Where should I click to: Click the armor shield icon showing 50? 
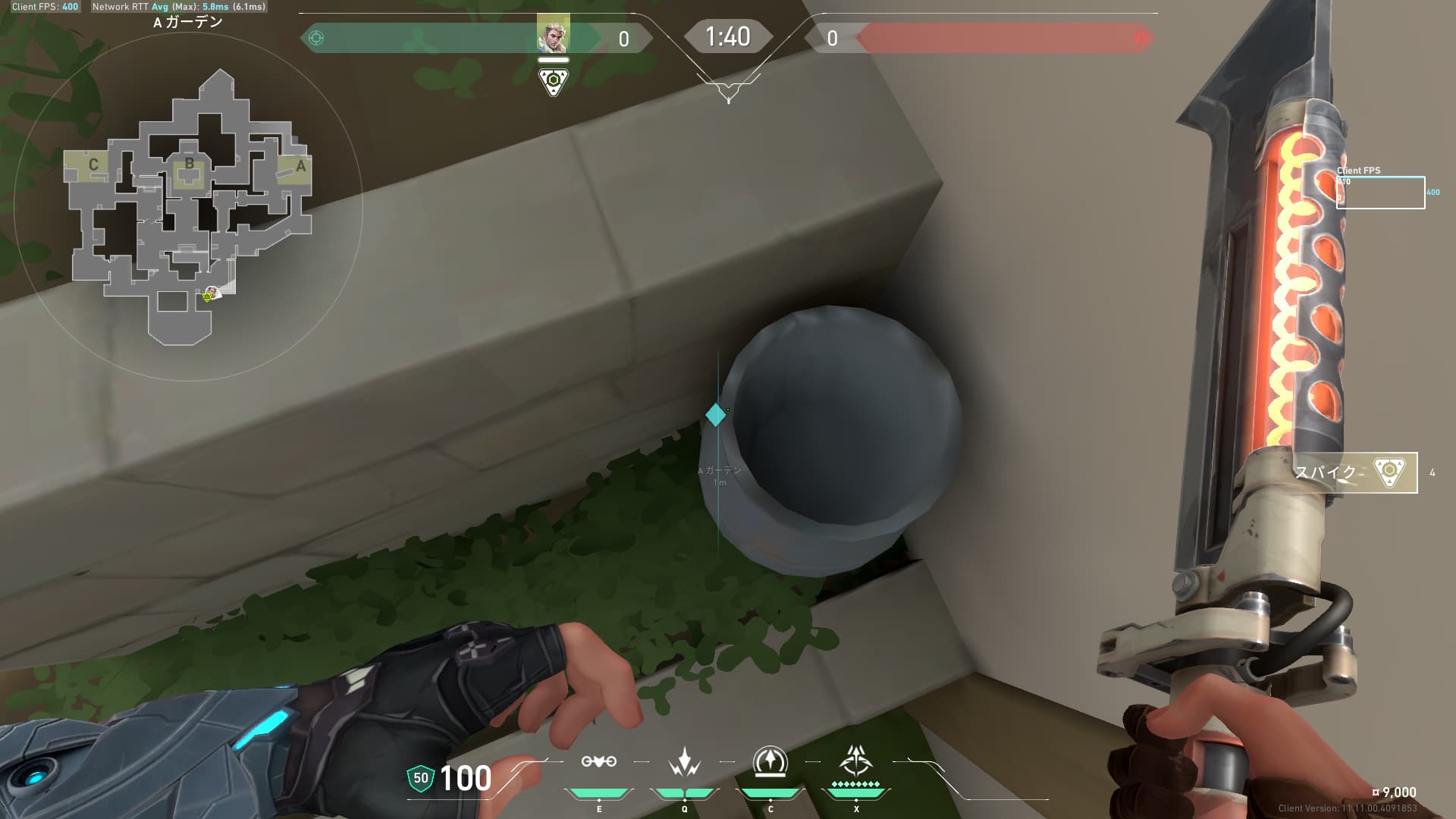point(420,778)
